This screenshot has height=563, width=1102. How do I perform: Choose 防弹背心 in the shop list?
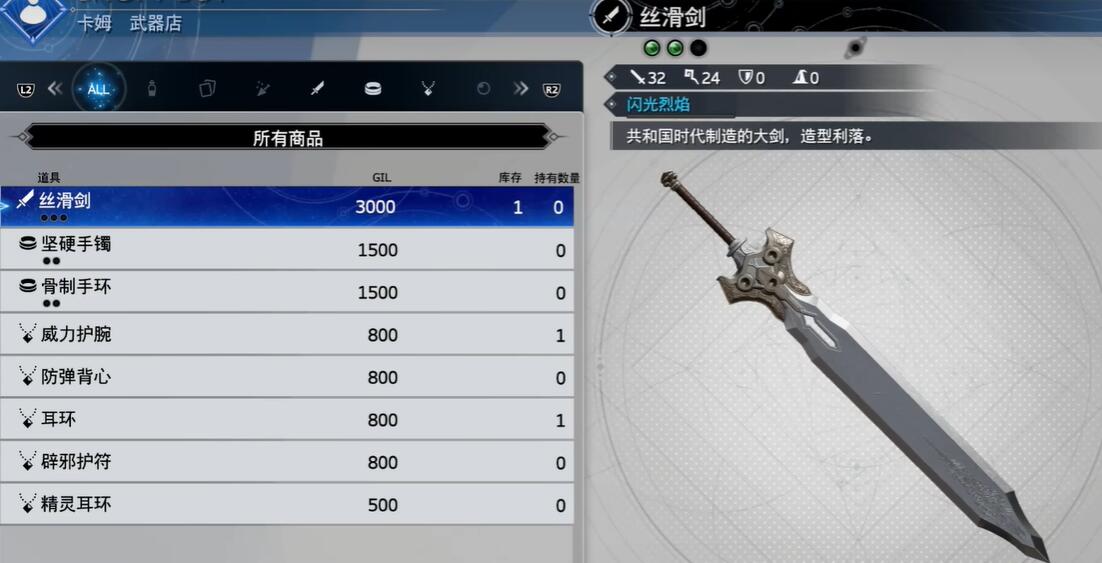(287, 377)
